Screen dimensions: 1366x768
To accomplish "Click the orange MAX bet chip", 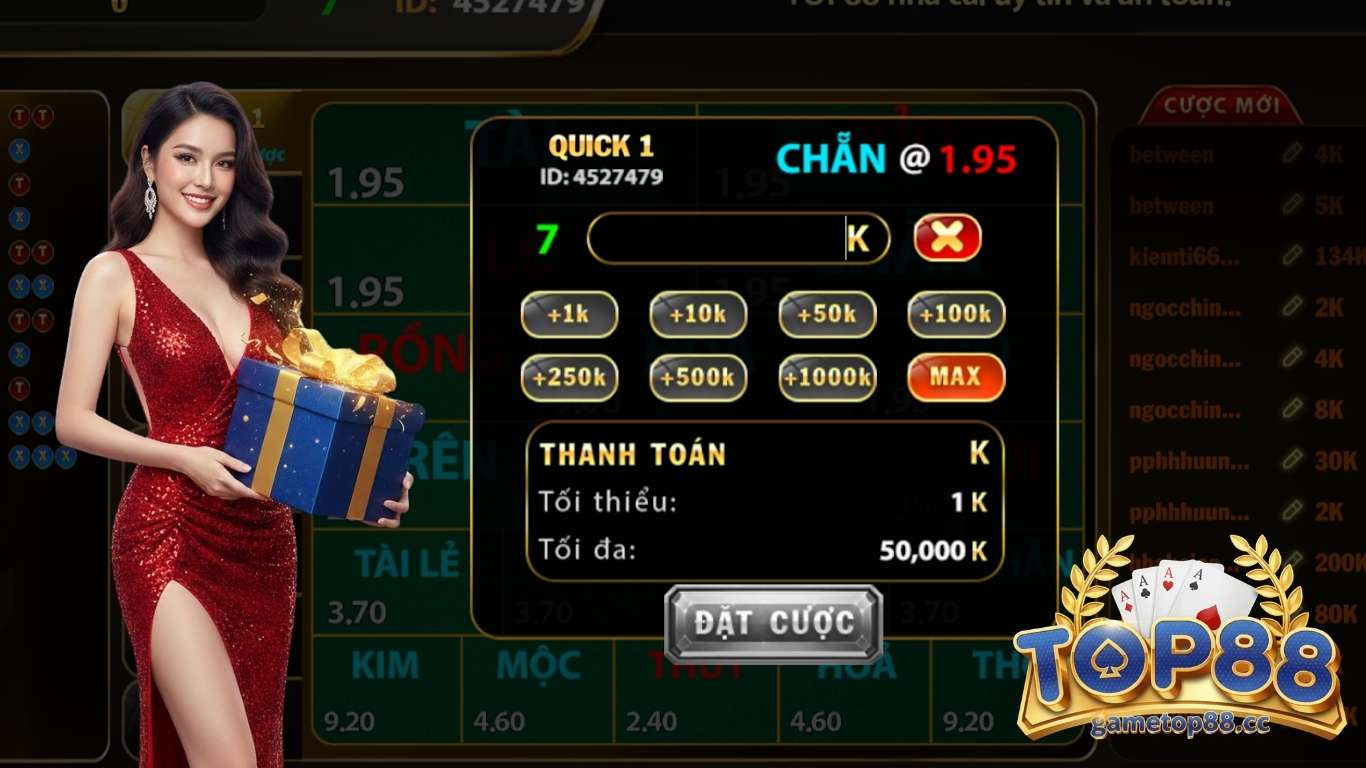I will click(955, 378).
